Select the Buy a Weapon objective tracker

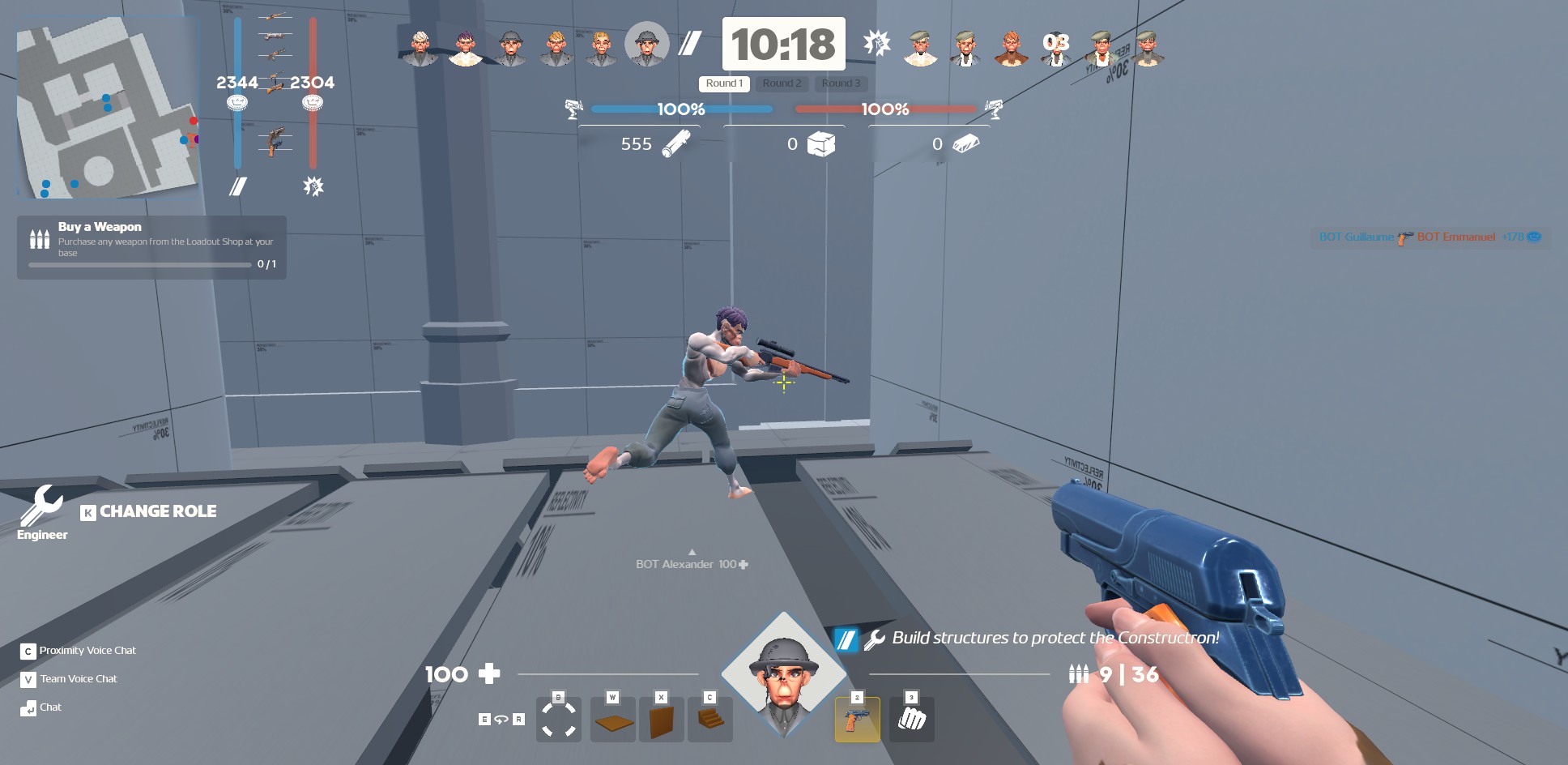(x=151, y=247)
